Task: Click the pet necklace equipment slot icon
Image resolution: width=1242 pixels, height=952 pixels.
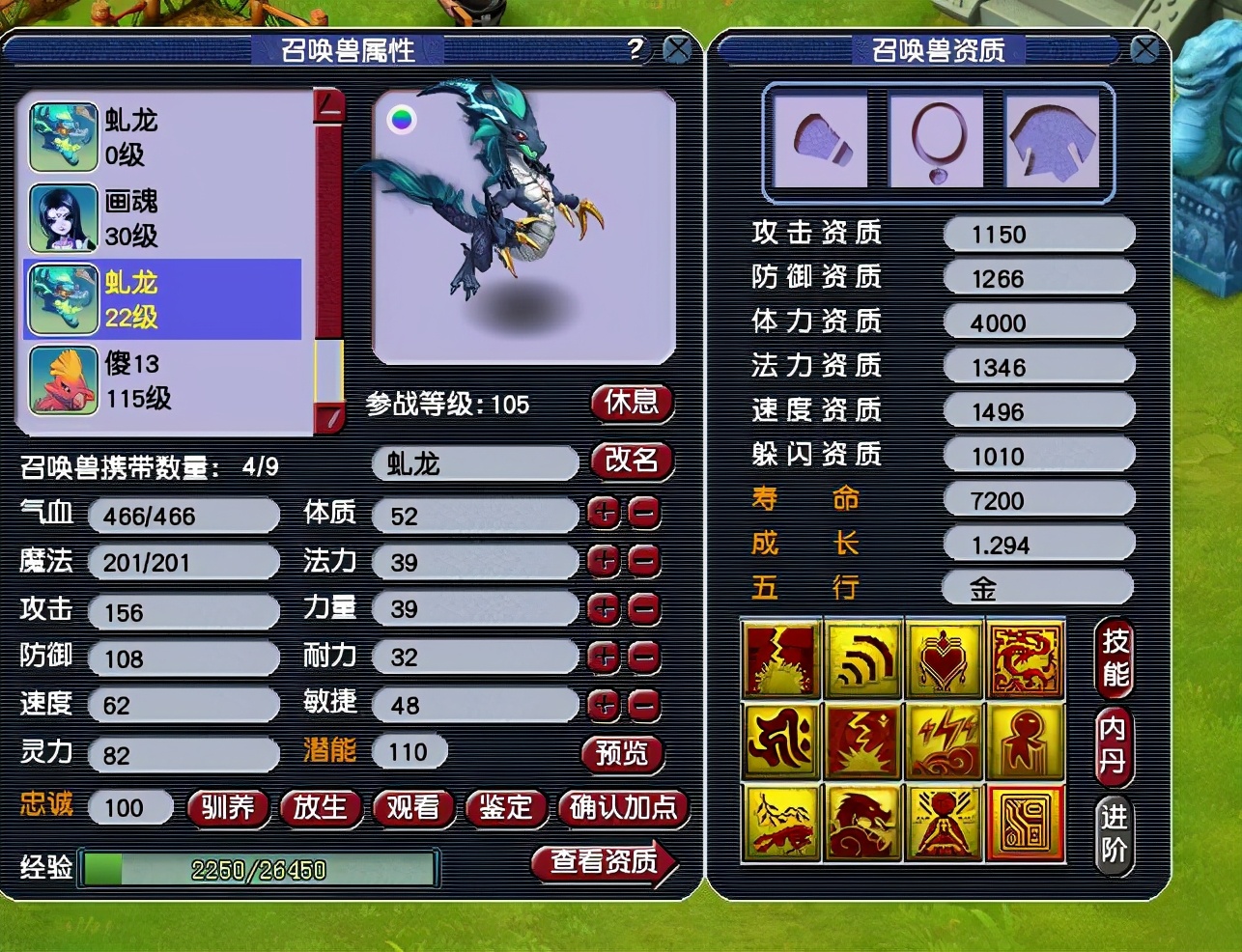Action: pyautogui.click(x=935, y=140)
